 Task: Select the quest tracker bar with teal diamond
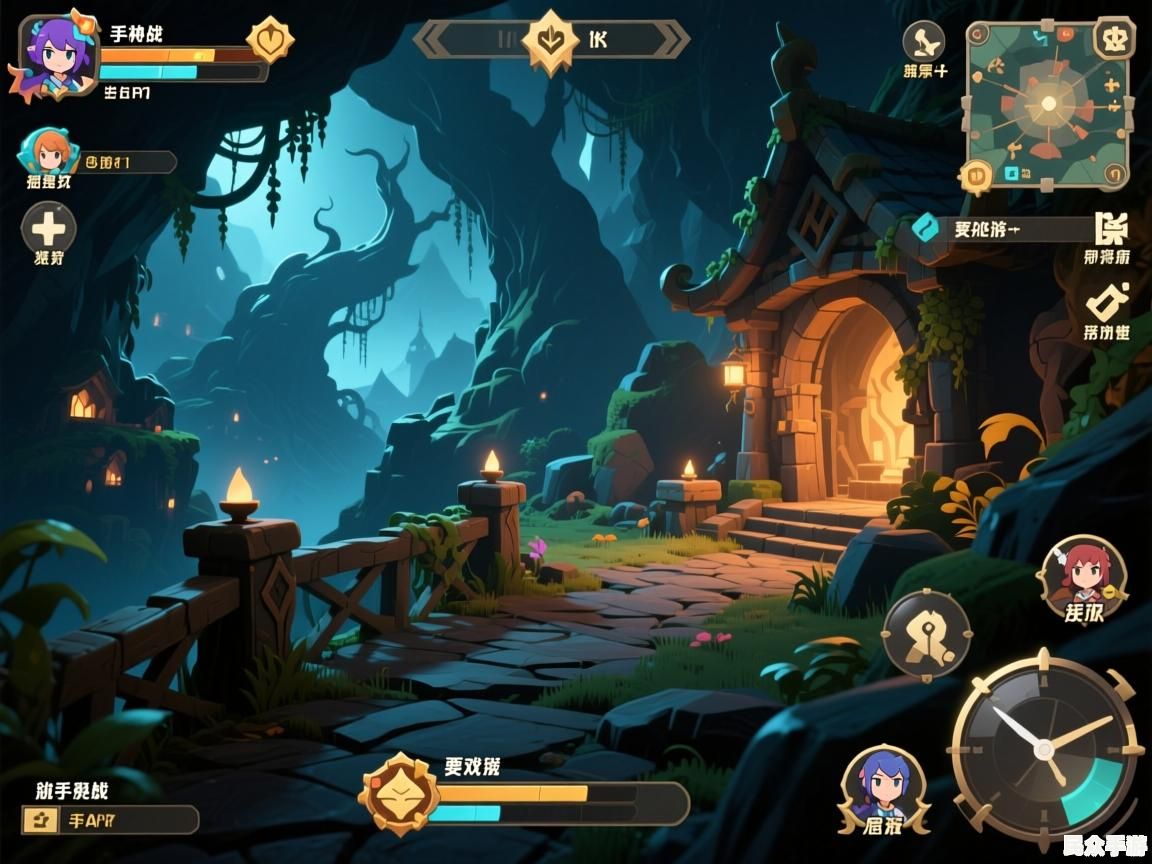[x=1000, y=229]
